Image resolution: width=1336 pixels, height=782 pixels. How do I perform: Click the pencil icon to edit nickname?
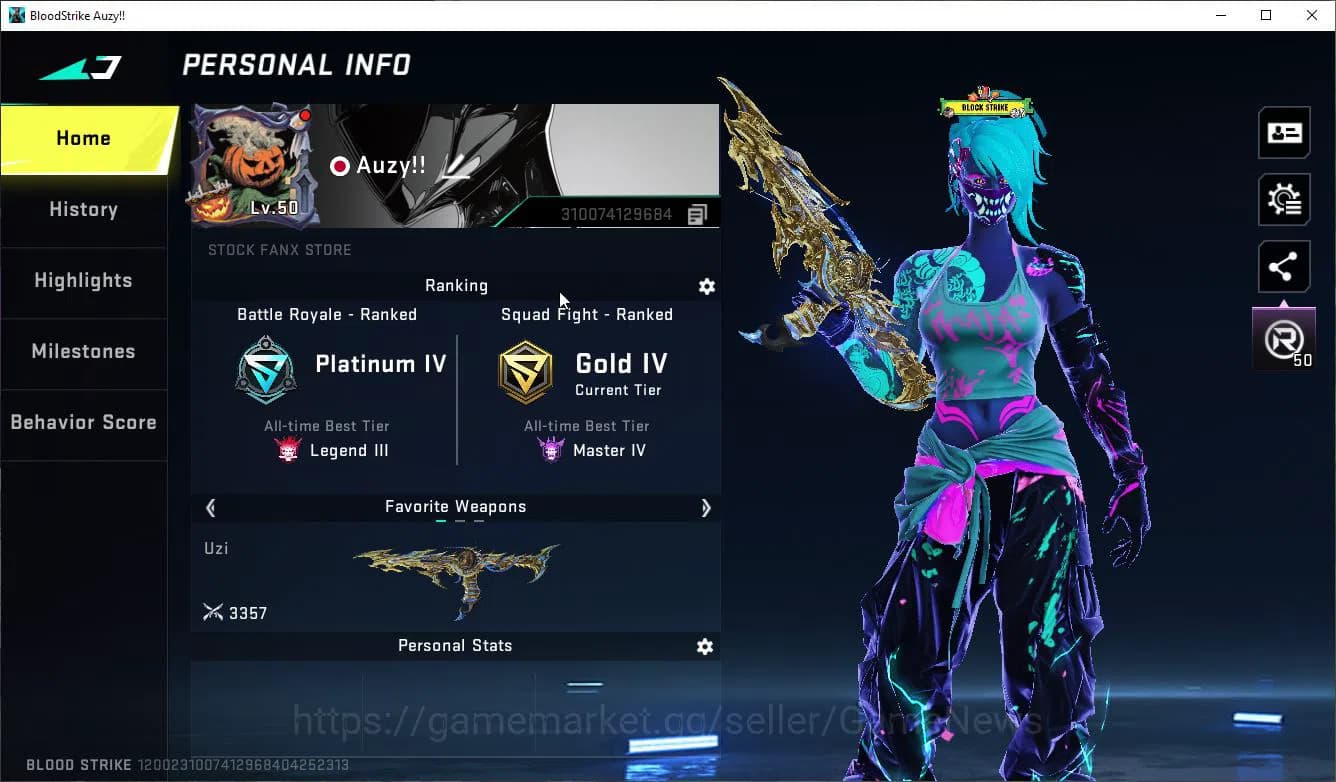[x=456, y=165]
